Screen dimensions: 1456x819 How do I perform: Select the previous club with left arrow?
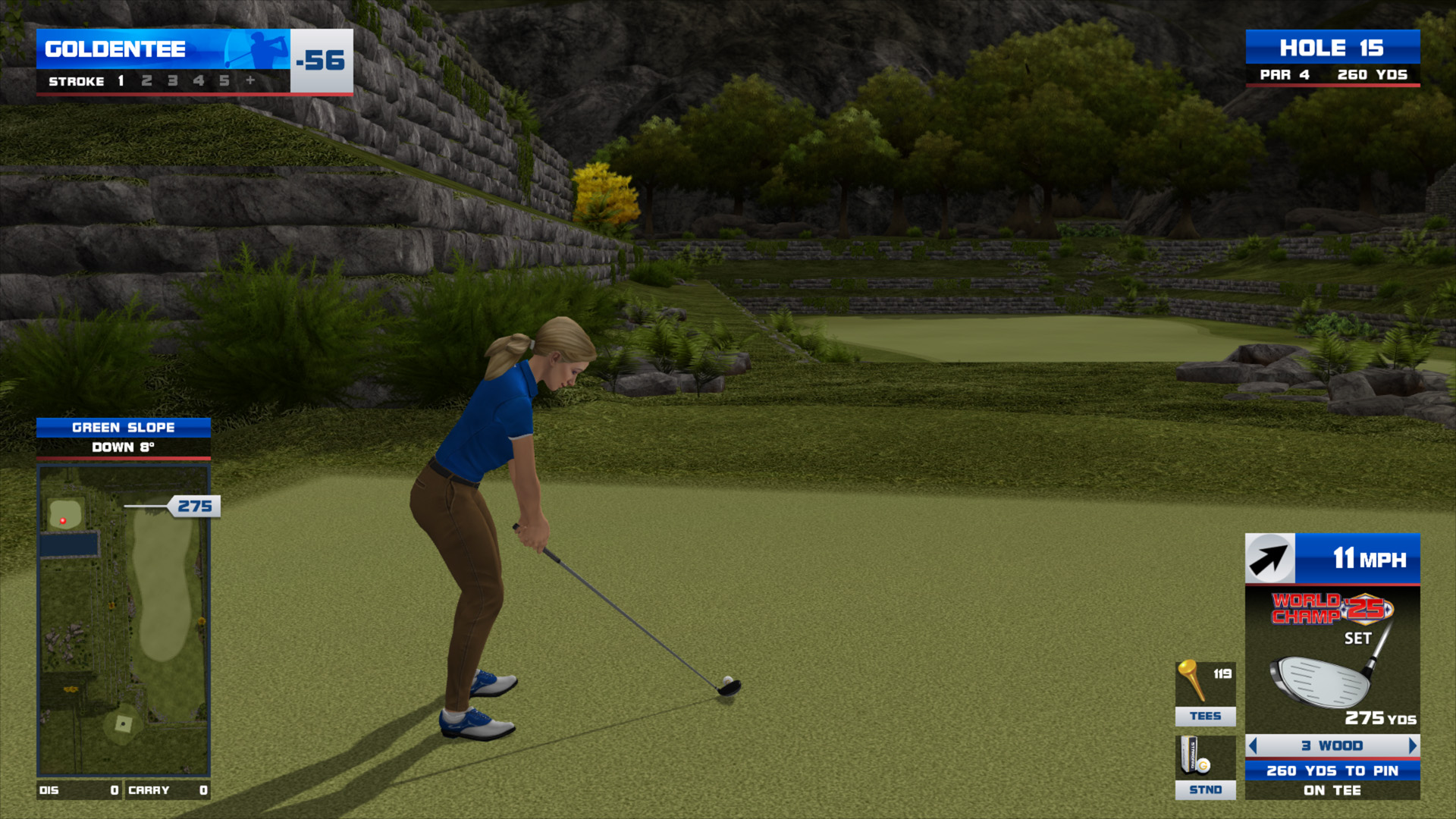click(1253, 745)
